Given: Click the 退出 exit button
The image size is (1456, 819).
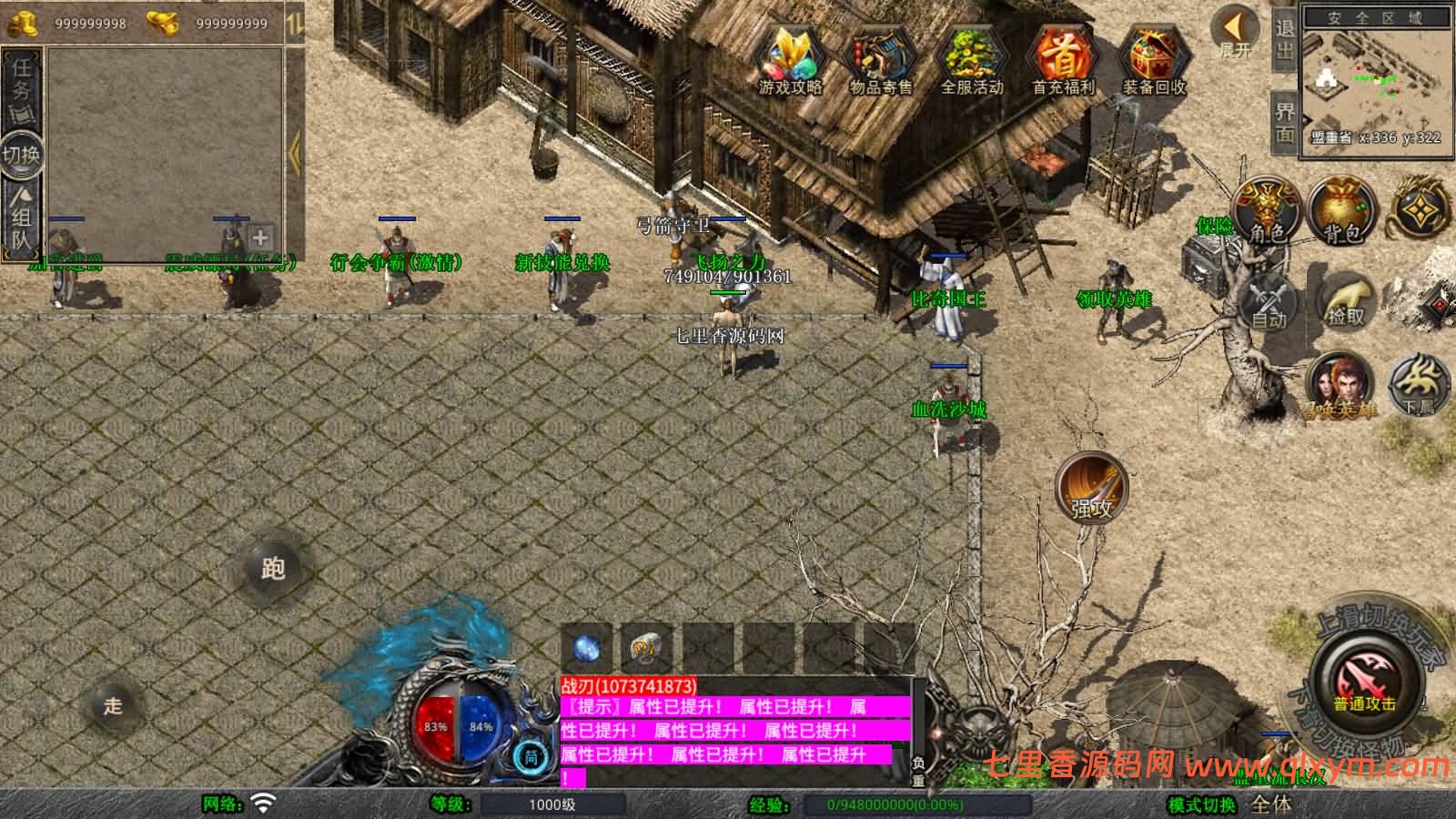Looking at the screenshot, I should pyautogui.click(x=1284, y=39).
